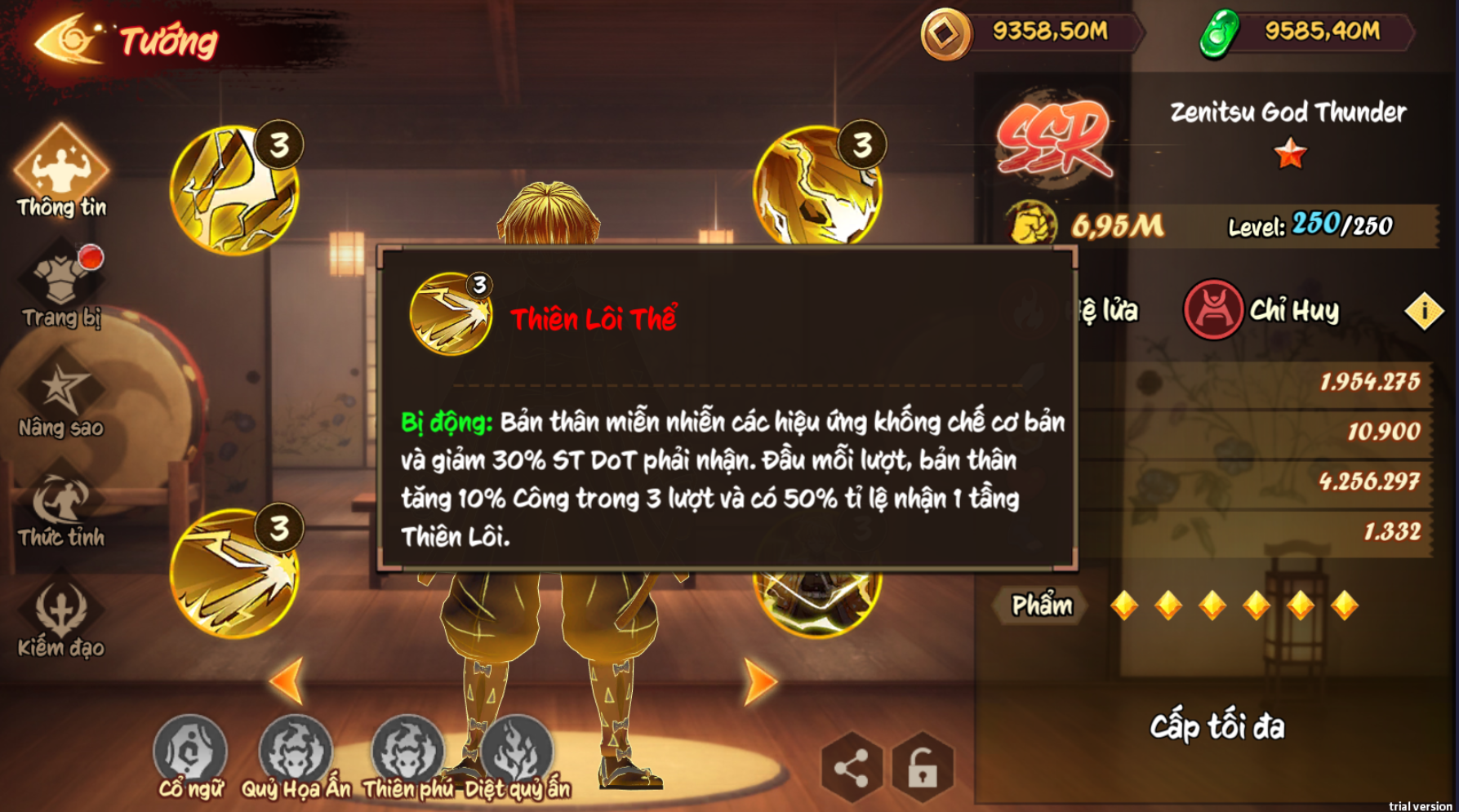
Task: Toggle the hero lock padlock button
Action: pyautogui.click(x=923, y=768)
